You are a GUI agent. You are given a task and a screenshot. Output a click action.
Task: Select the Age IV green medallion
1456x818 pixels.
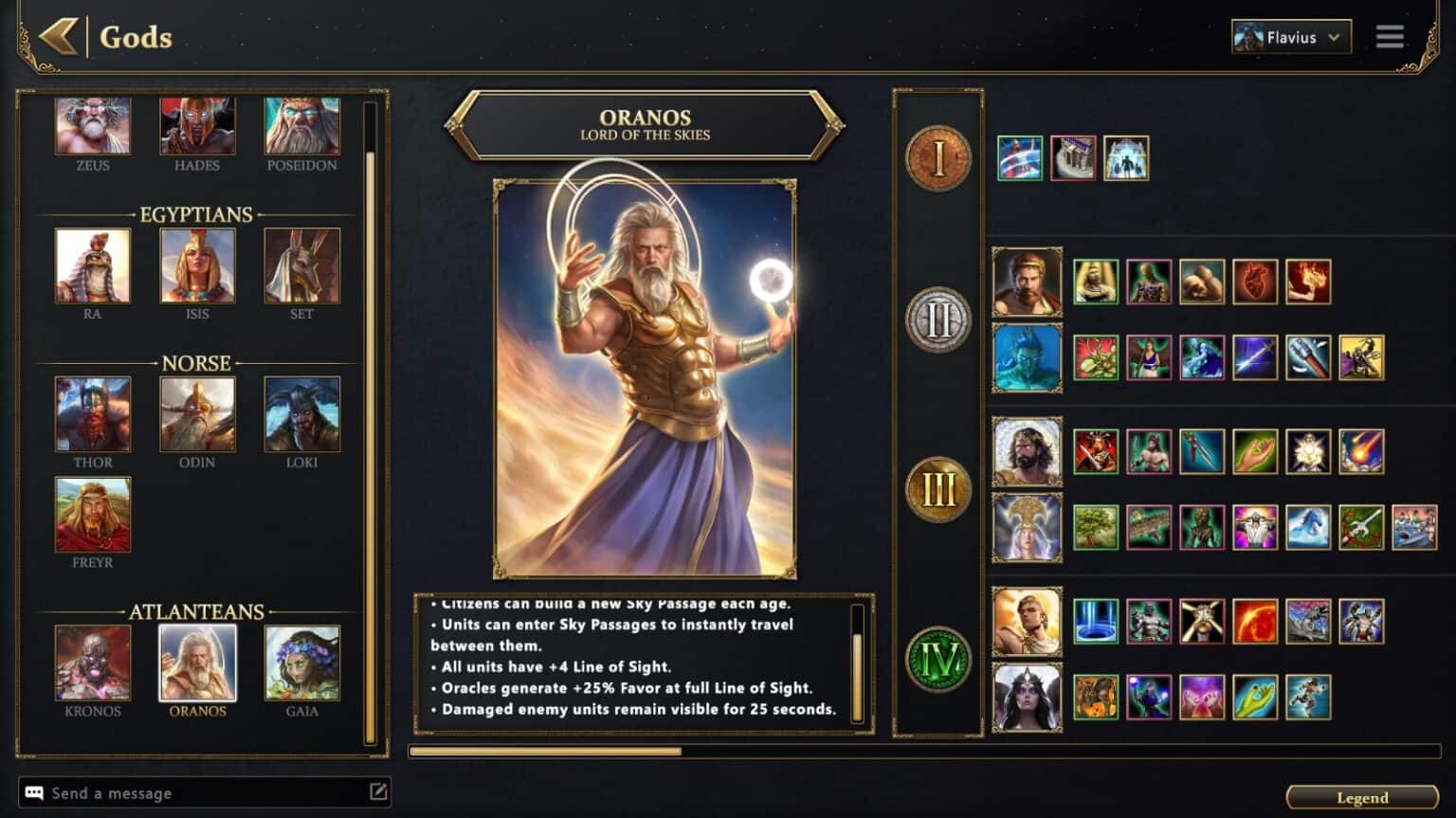pos(937,659)
